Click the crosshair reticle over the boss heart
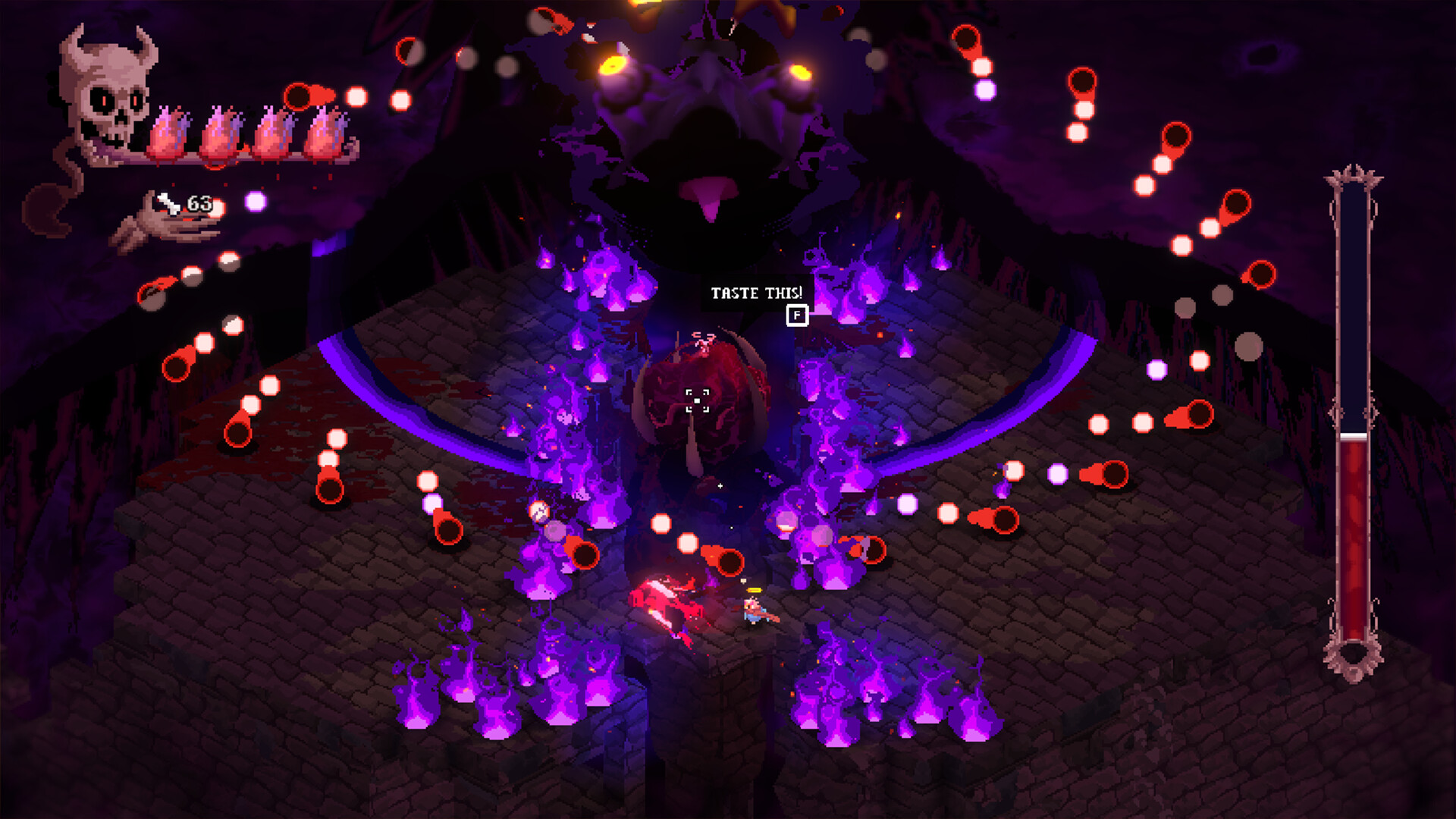 [697, 402]
